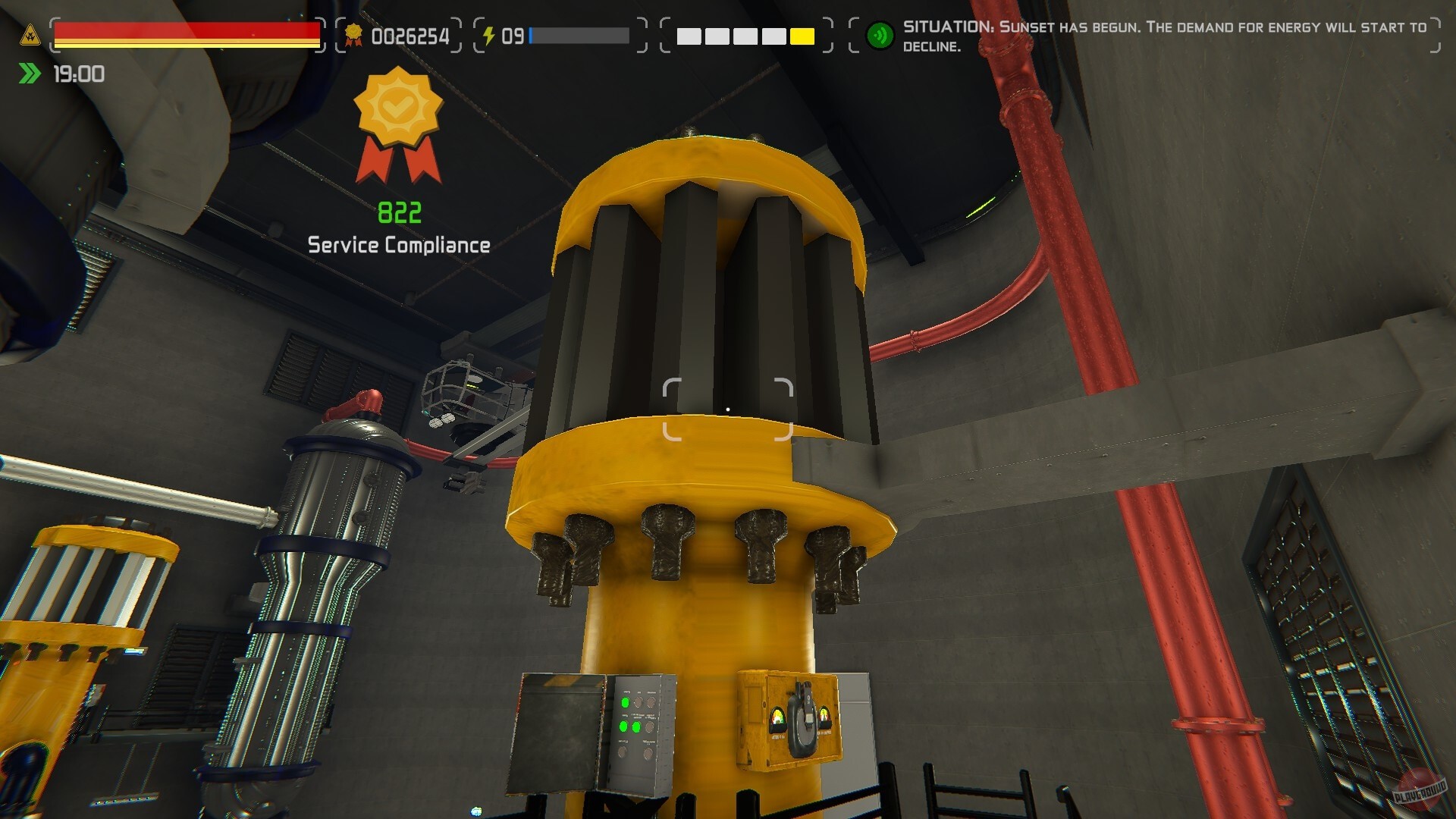Click the checkmark on the compliance medal
Viewport: 1456px width, 819px height.
[397, 109]
